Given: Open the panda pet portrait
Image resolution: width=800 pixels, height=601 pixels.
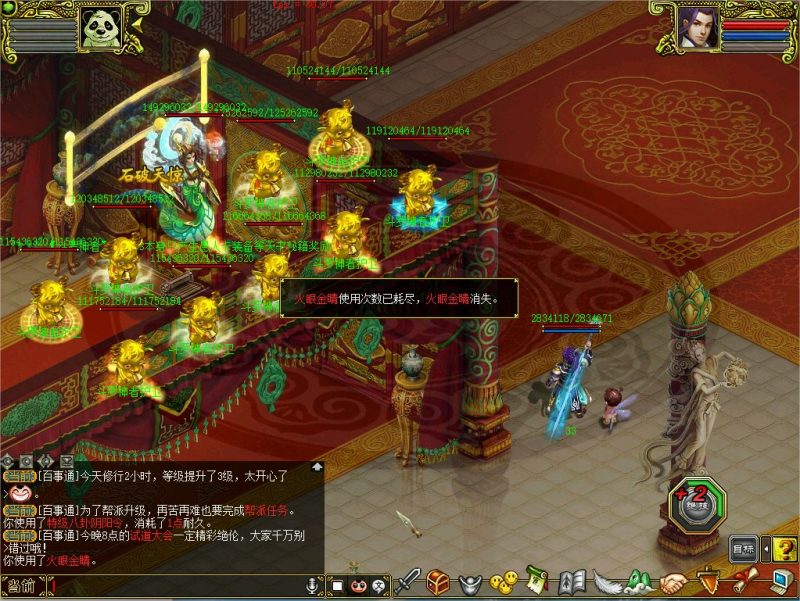Looking at the screenshot, I should coord(102,28).
